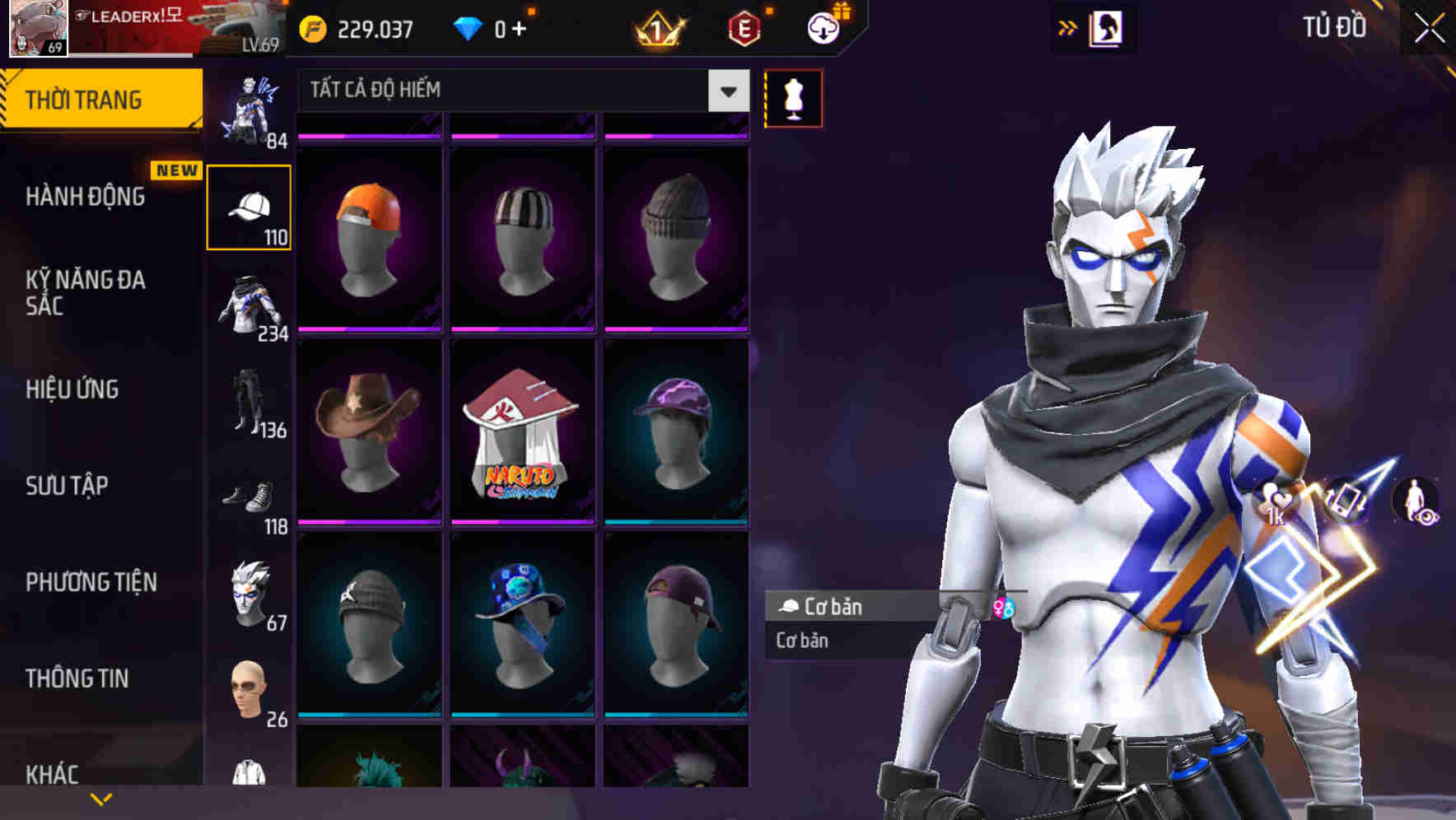
Task: Expand the sidebar with the bottom chevron arrow
Action: pyautogui.click(x=100, y=797)
